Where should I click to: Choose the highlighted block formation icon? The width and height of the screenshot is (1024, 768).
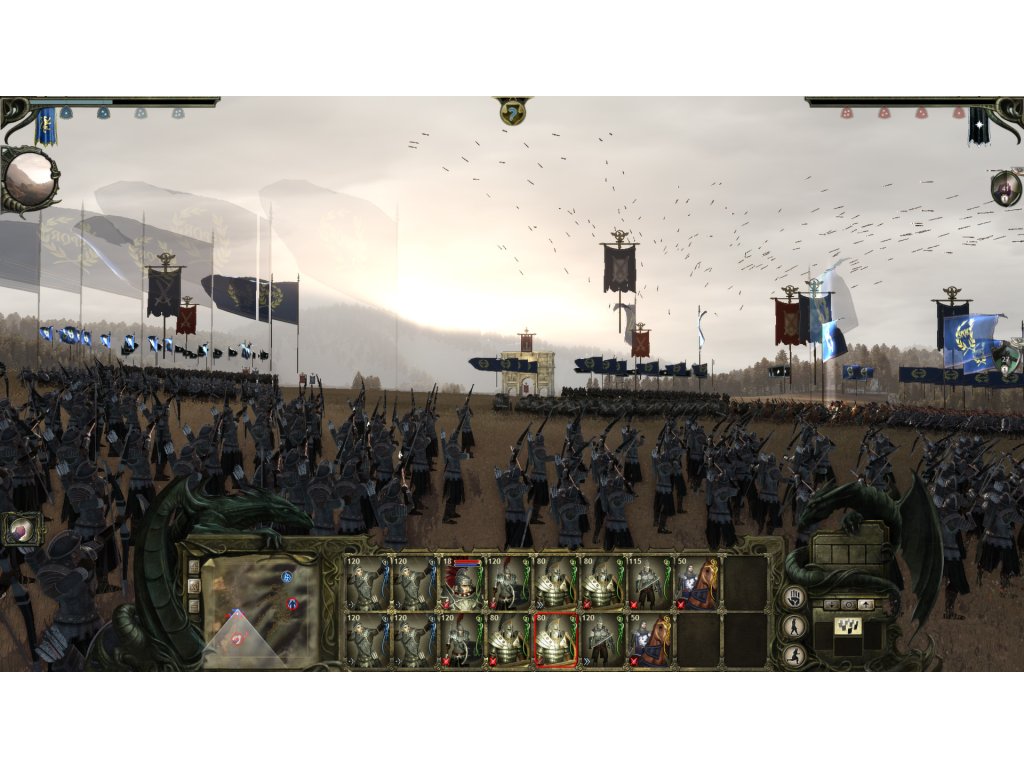point(847,628)
